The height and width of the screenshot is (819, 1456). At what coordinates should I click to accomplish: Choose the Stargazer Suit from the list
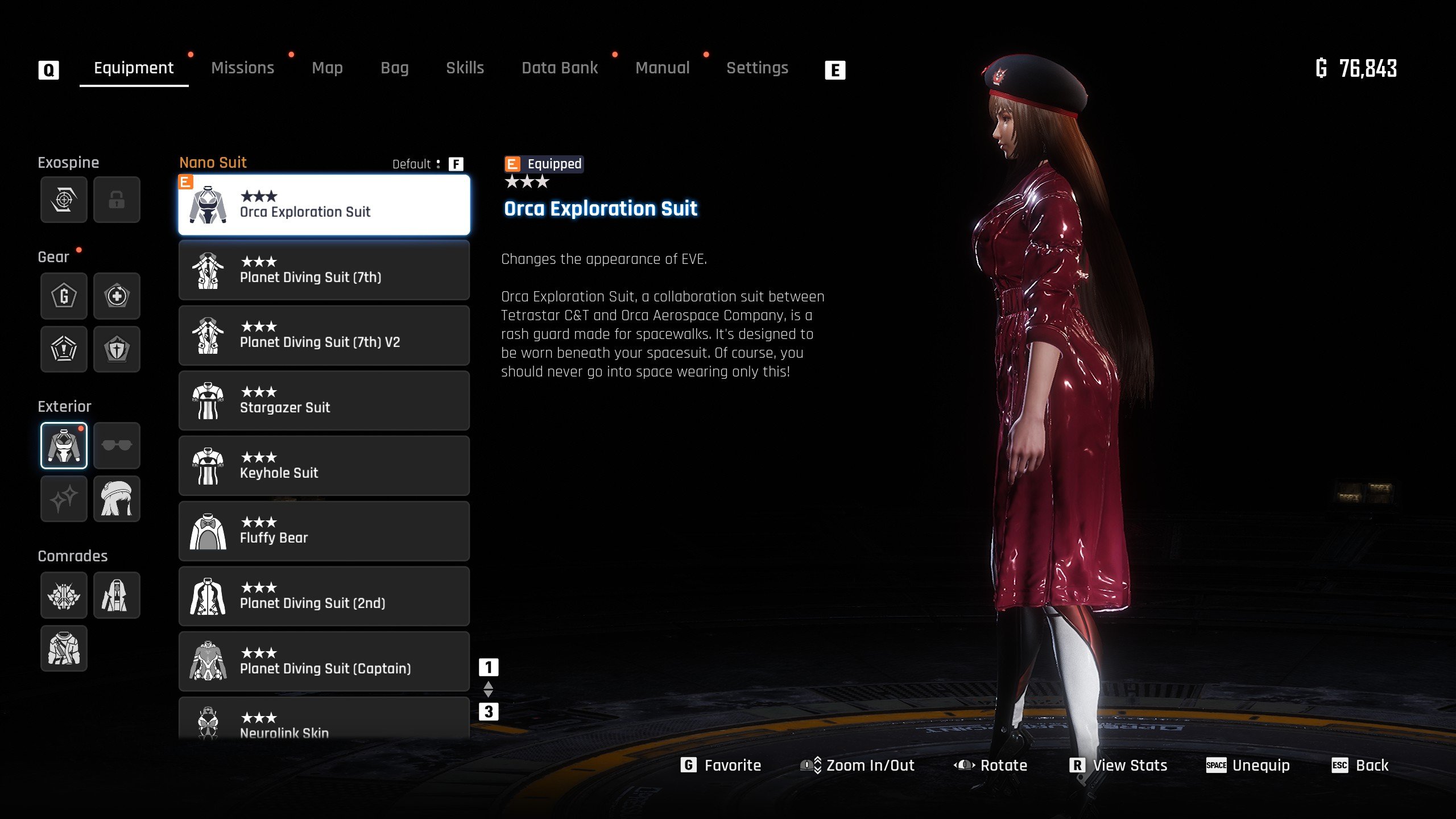324,401
